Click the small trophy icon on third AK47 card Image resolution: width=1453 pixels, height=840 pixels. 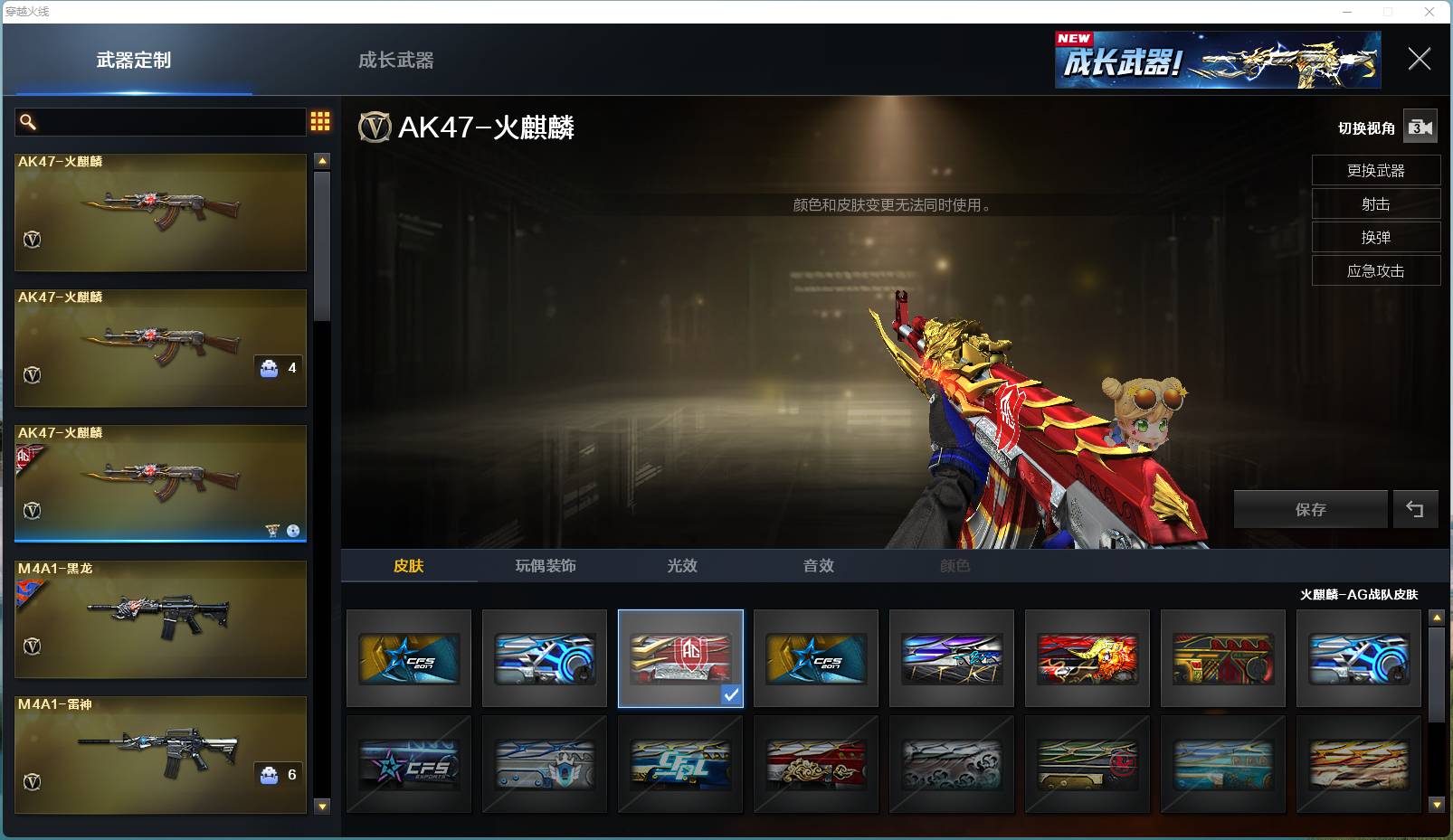tap(271, 528)
